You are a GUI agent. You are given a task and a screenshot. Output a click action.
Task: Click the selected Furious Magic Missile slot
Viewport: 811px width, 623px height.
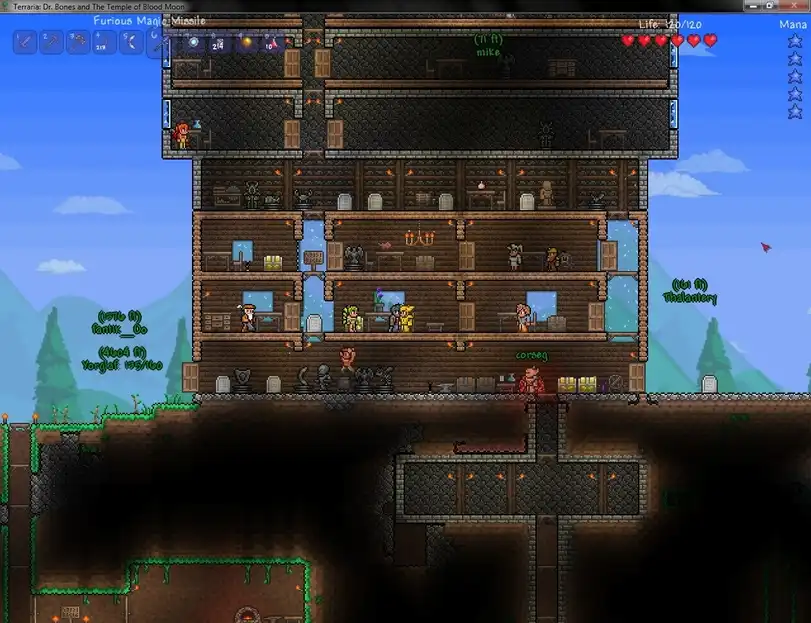161,42
